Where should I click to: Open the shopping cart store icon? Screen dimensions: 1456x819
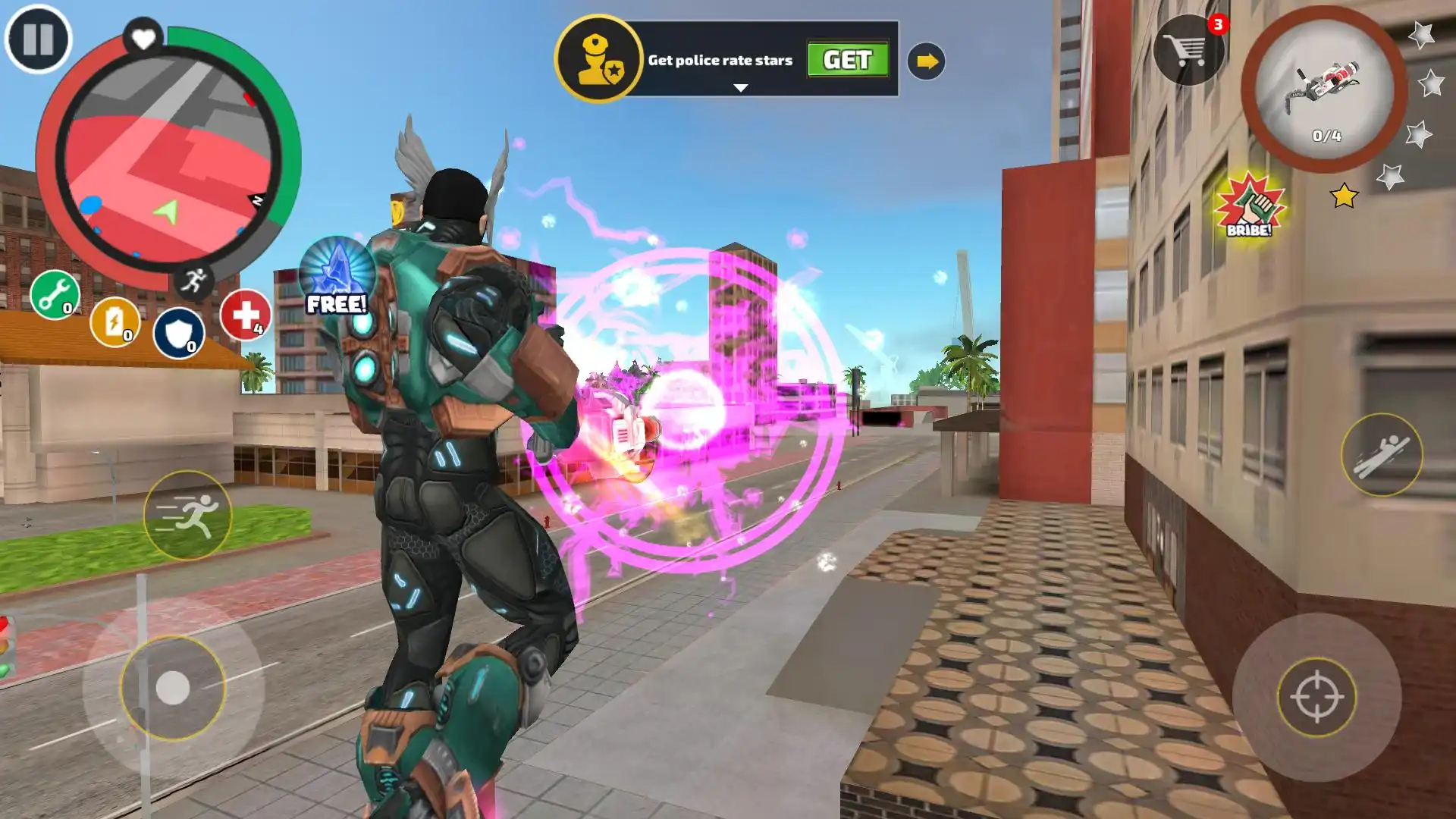pos(1188,50)
